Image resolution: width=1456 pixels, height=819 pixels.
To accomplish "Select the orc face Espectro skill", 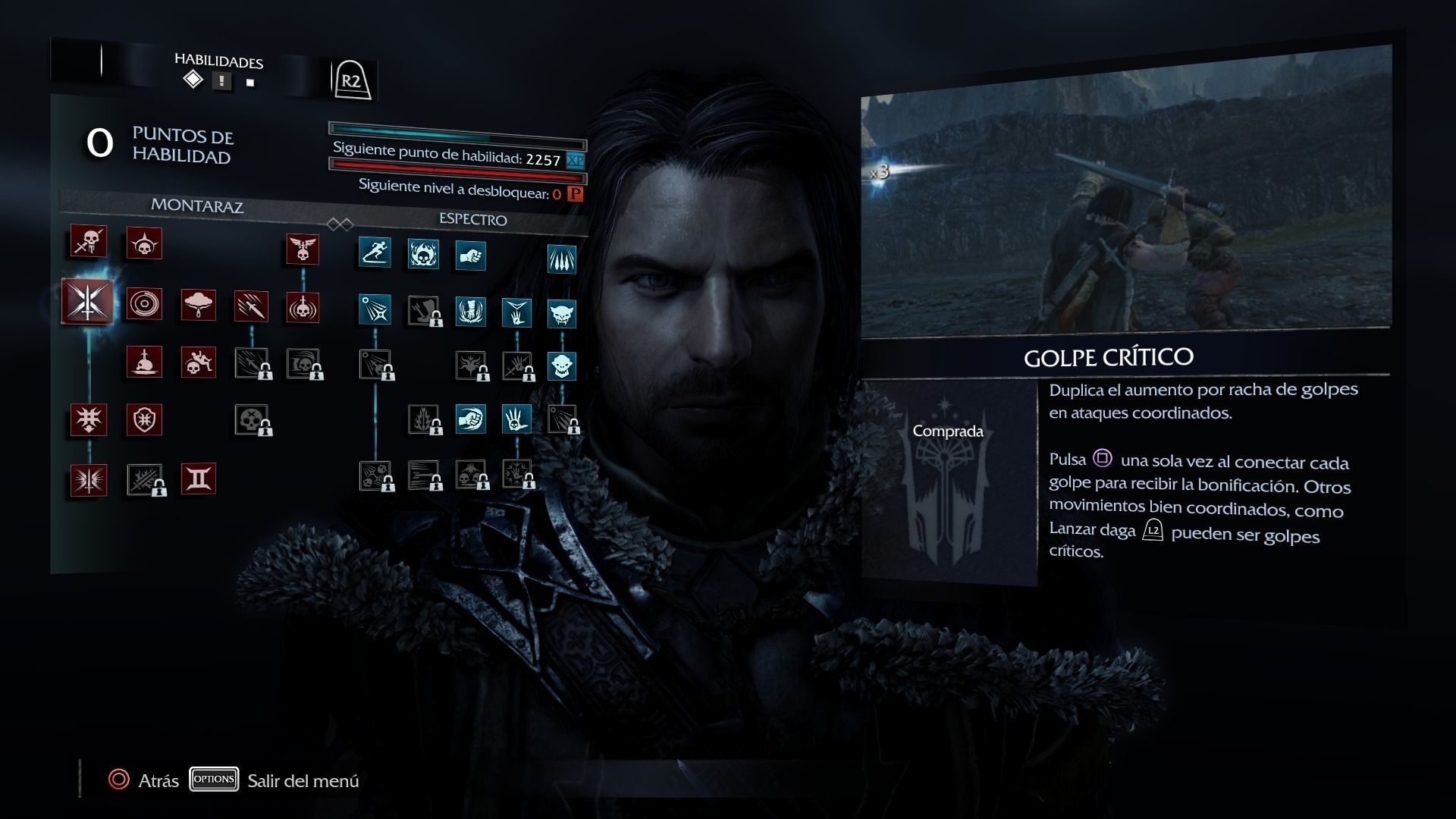I will 562,366.
